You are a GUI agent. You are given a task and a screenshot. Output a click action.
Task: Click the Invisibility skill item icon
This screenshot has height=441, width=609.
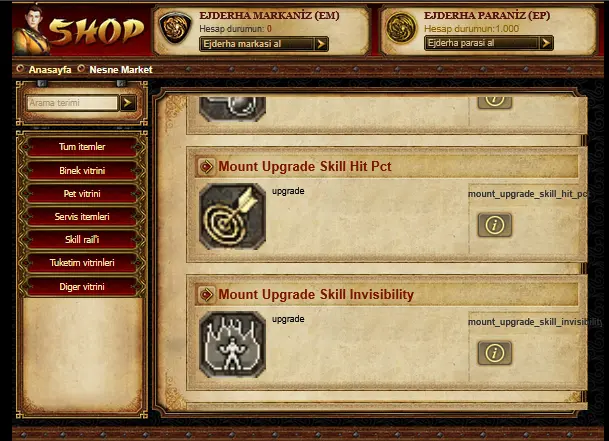click(x=232, y=344)
